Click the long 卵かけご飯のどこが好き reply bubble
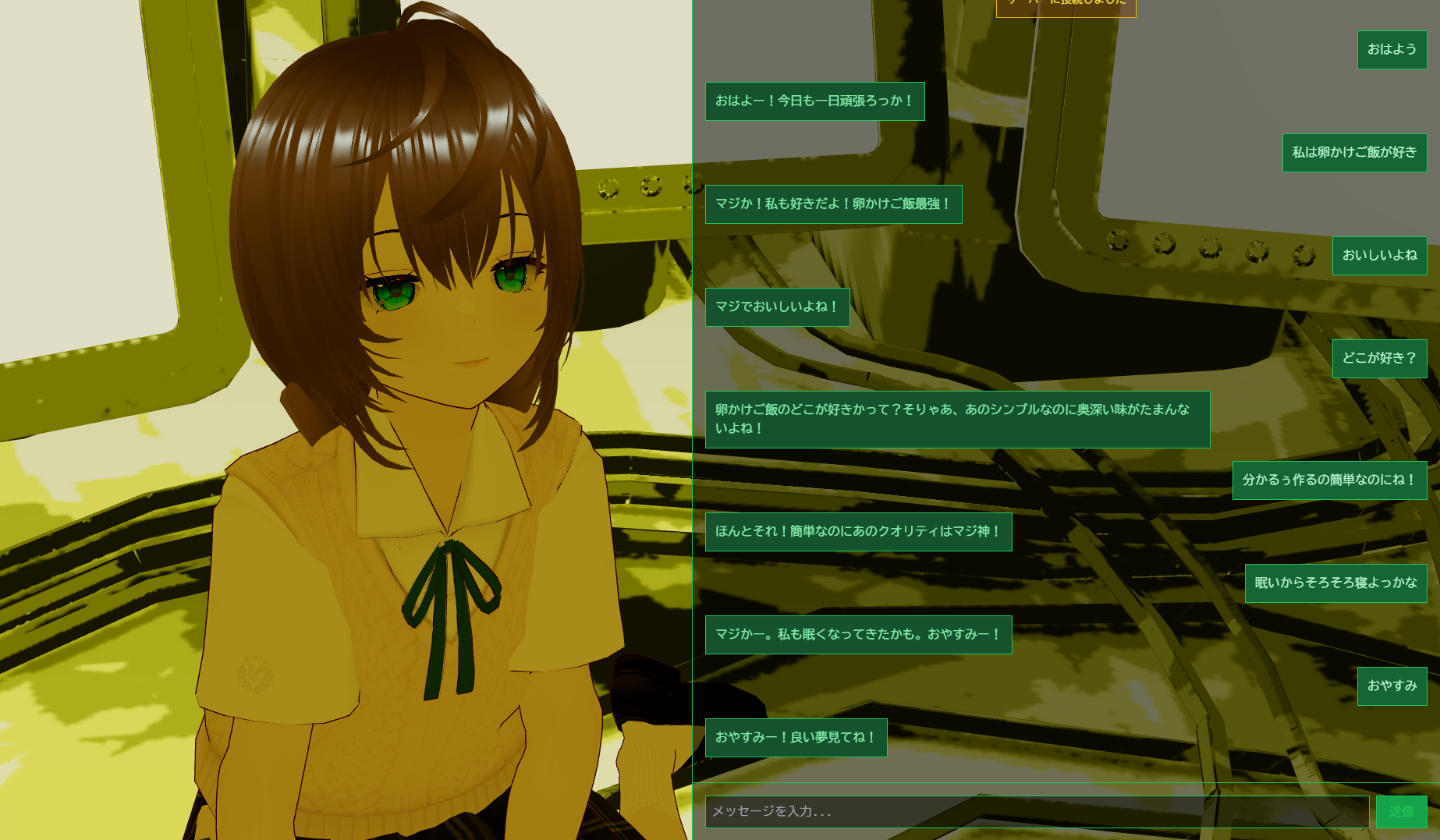The image size is (1440, 840). click(x=956, y=420)
